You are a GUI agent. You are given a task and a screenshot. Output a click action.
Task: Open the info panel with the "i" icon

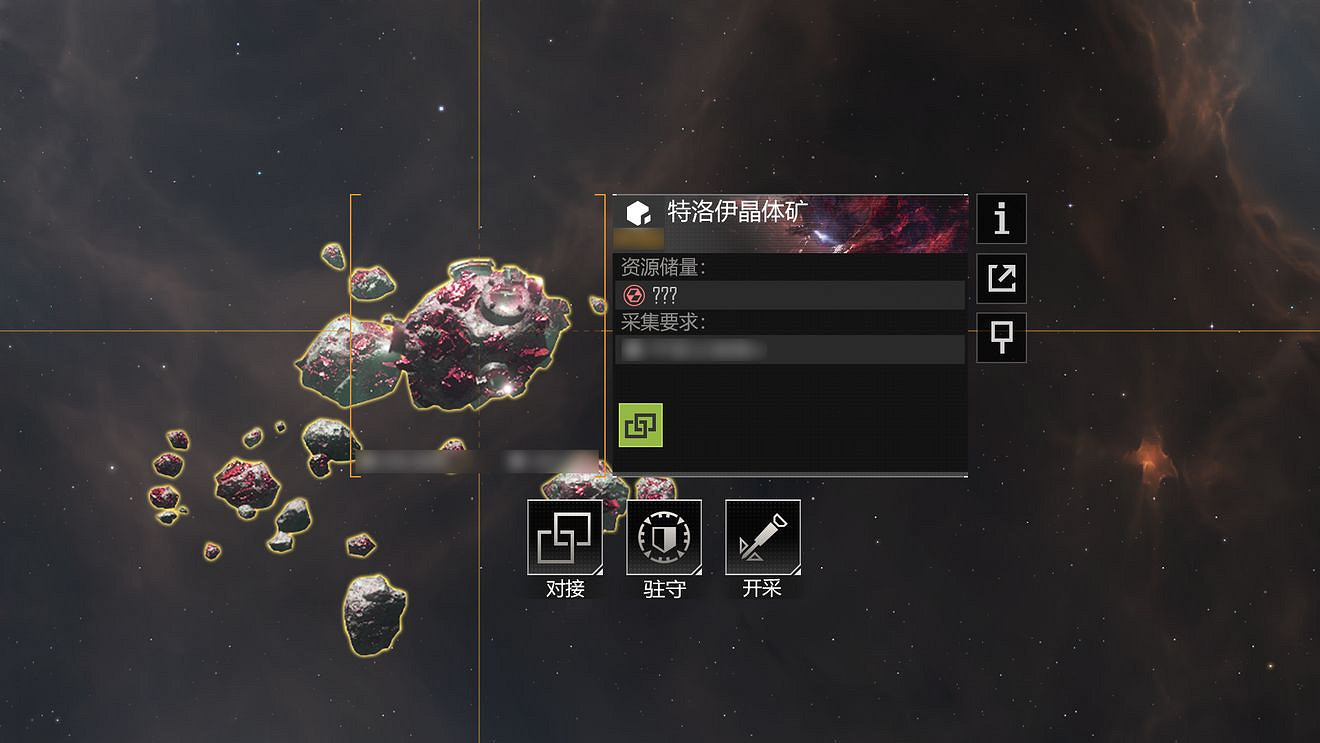(1001, 219)
